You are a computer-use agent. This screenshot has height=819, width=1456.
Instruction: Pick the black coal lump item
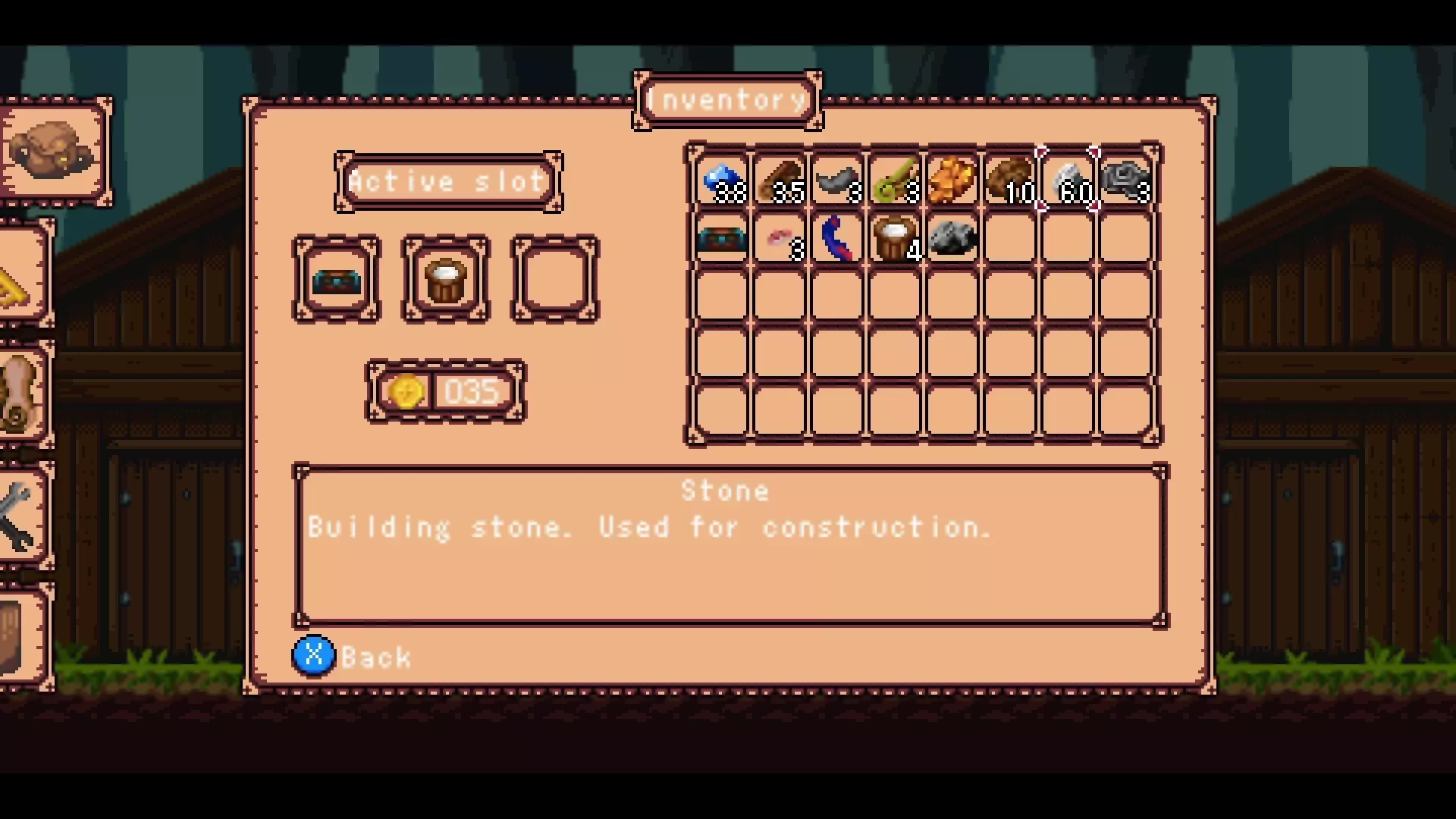pyautogui.click(x=952, y=239)
